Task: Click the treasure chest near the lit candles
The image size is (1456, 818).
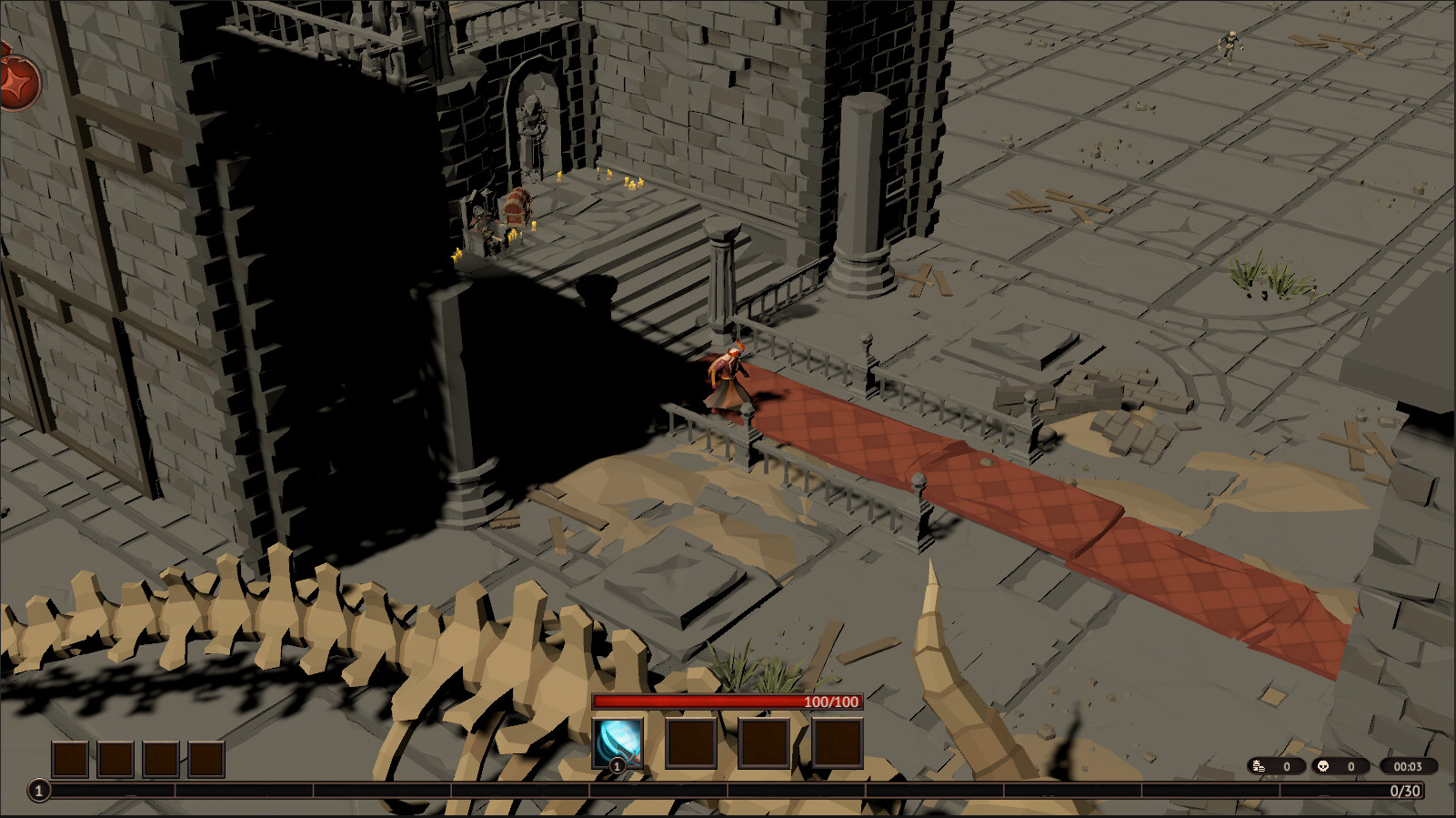Action: (x=515, y=209)
